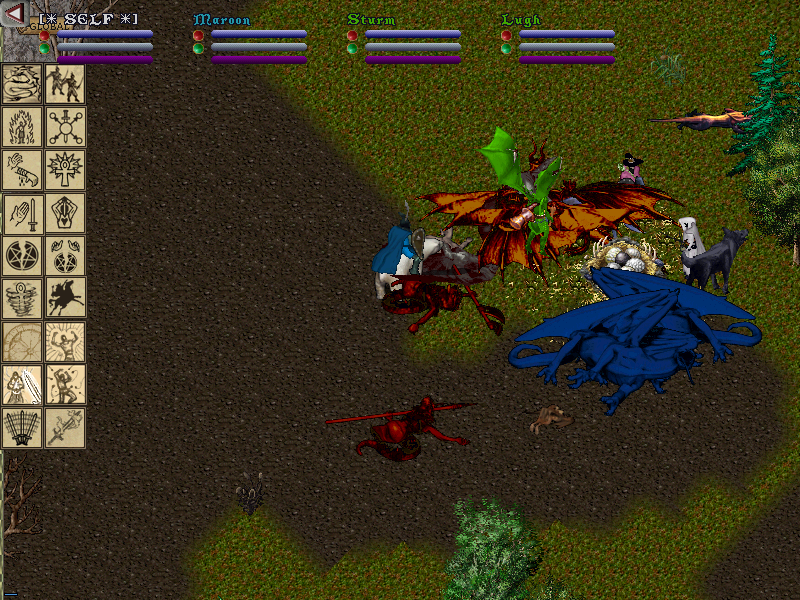The image size is (800, 600).
Task: Activate the hands over pentagram icon
Action: pyautogui.click(x=65, y=256)
